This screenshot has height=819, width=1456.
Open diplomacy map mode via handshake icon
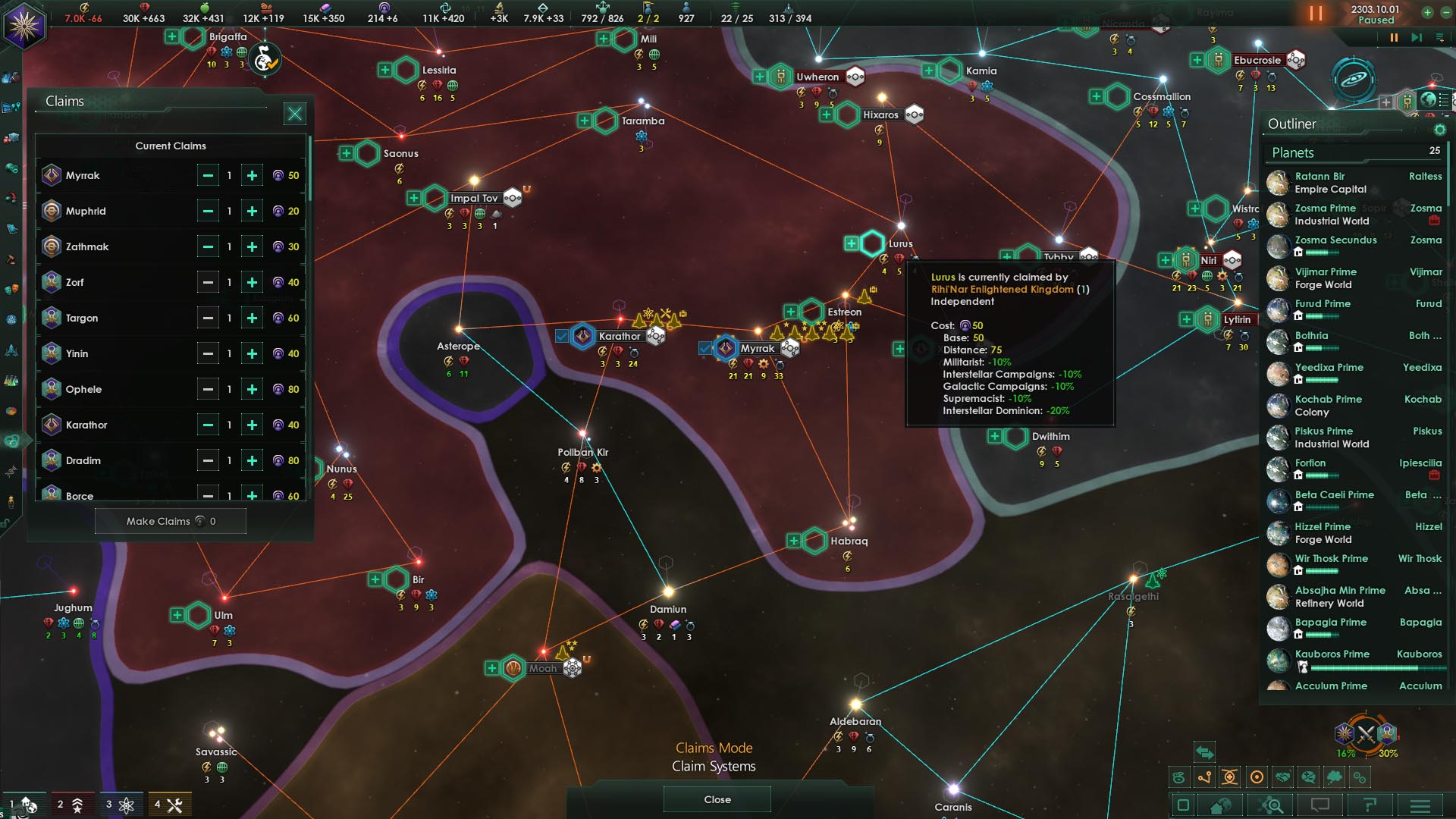(x=1282, y=777)
